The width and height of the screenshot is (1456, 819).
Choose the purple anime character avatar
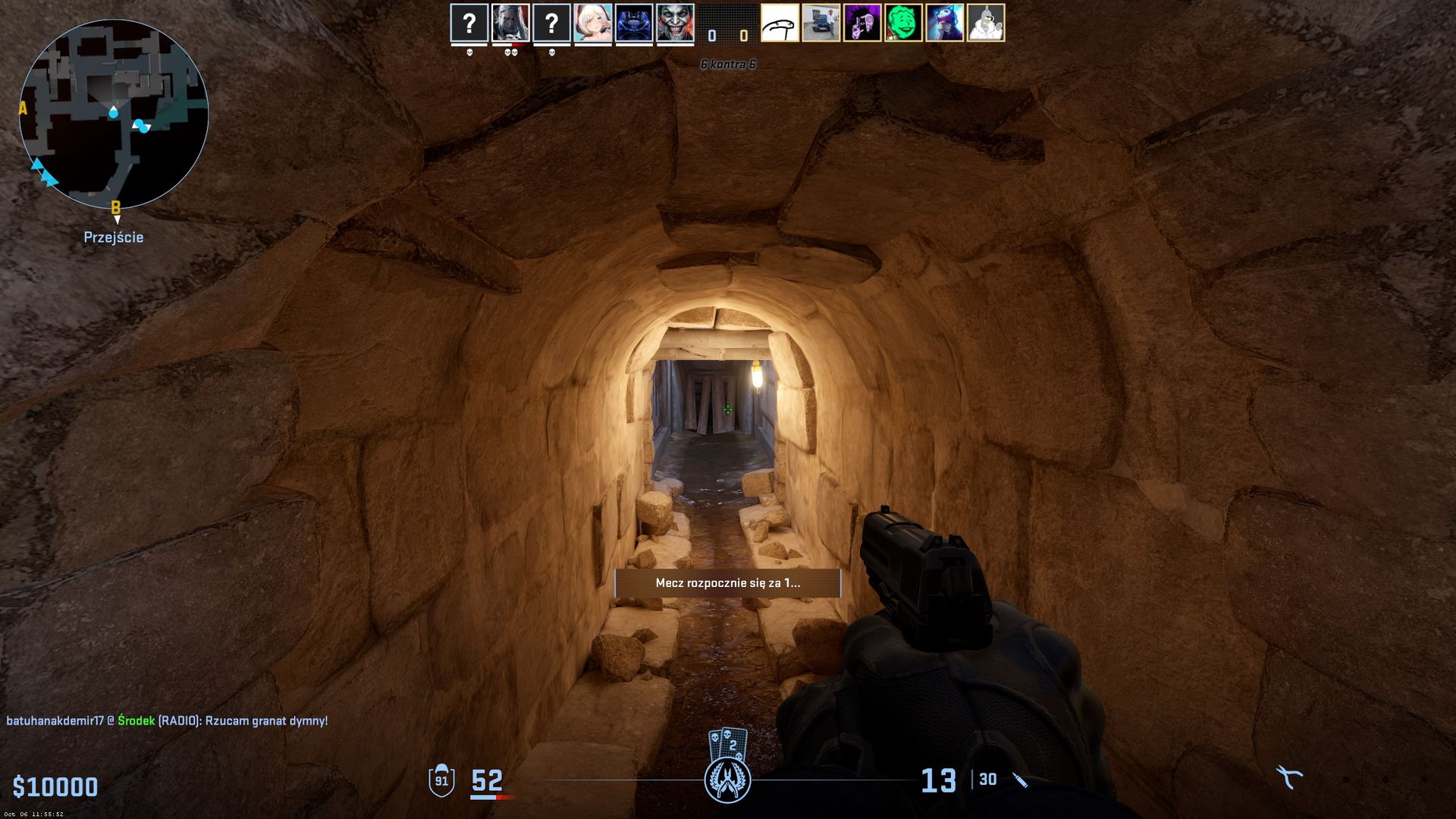pos(862,23)
